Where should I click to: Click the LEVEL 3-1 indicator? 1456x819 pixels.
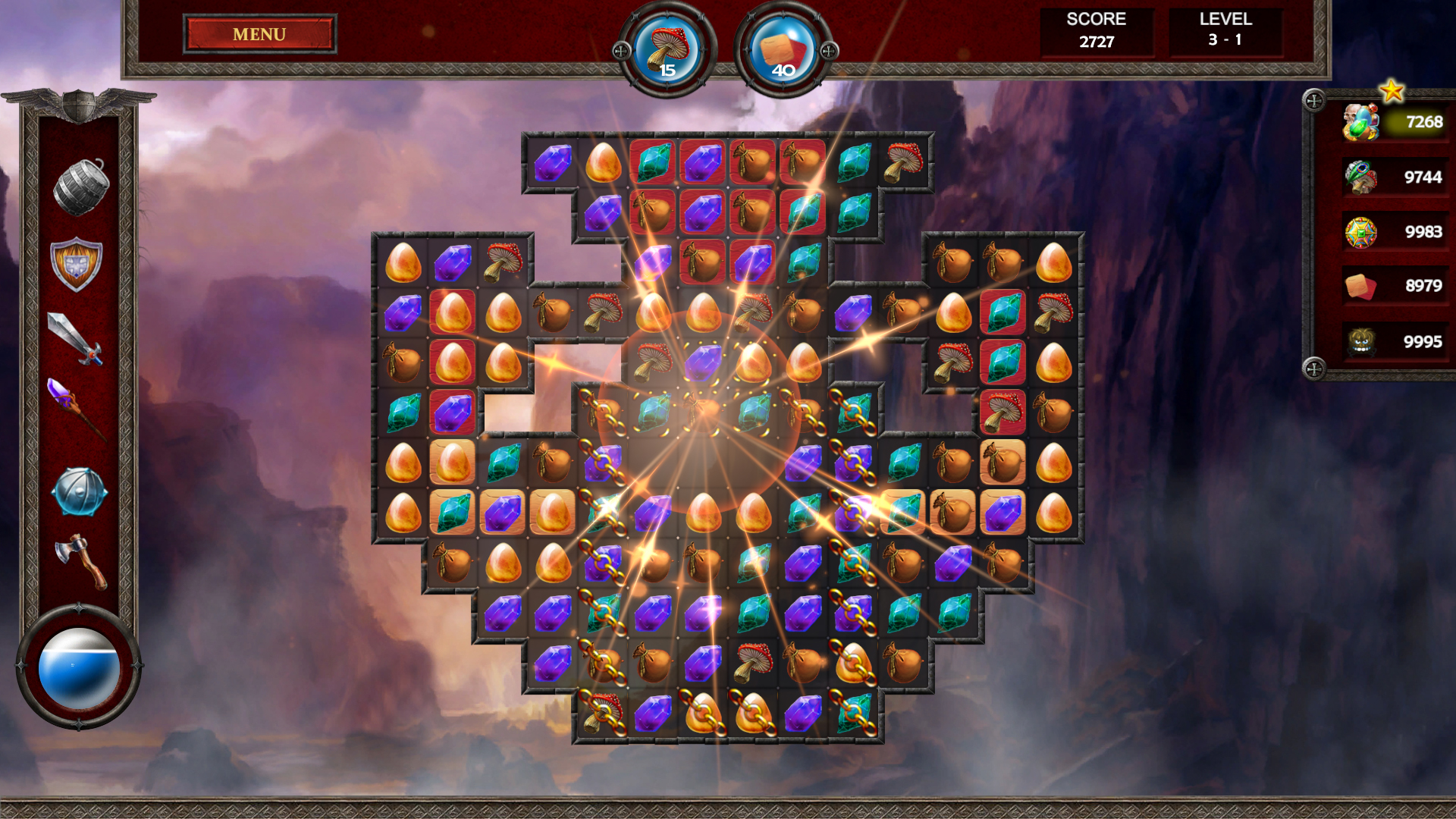point(1223,32)
